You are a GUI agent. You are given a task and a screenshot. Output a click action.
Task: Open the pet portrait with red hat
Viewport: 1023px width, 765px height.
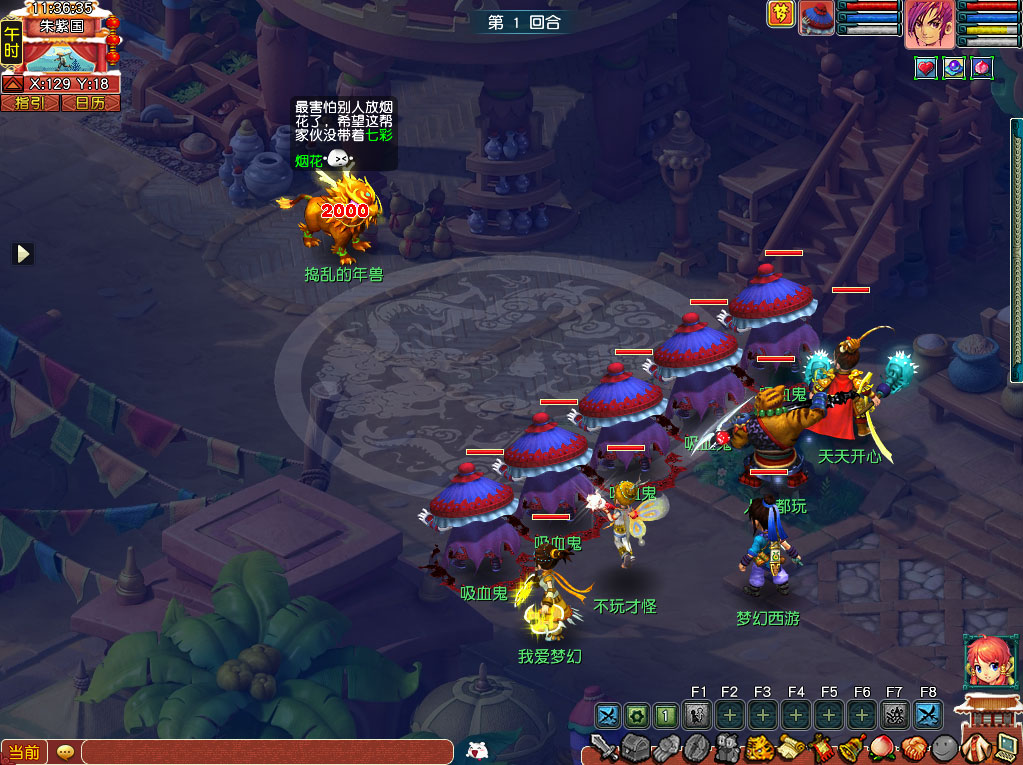tap(816, 18)
